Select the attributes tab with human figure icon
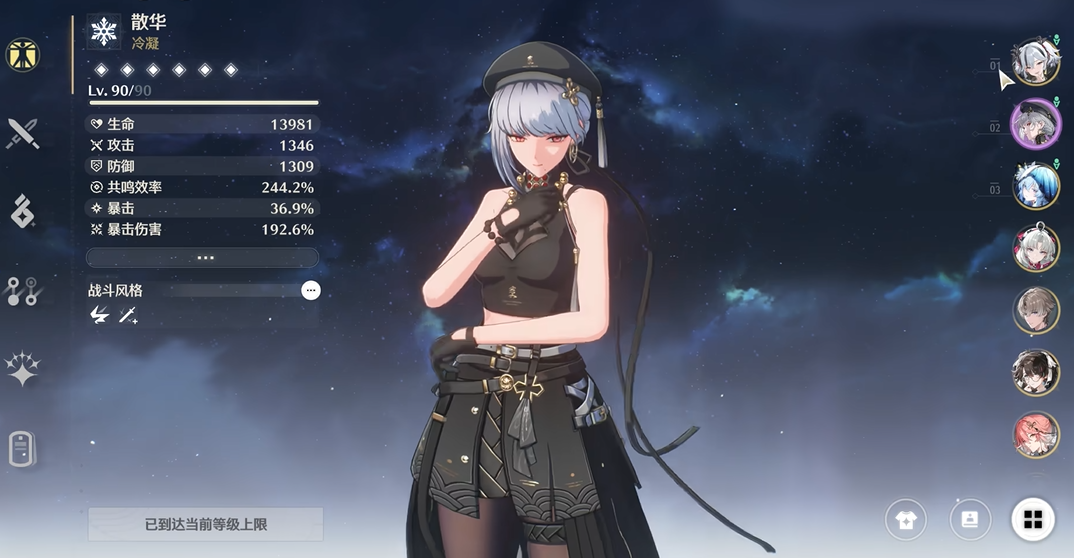 (x=22, y=55)
